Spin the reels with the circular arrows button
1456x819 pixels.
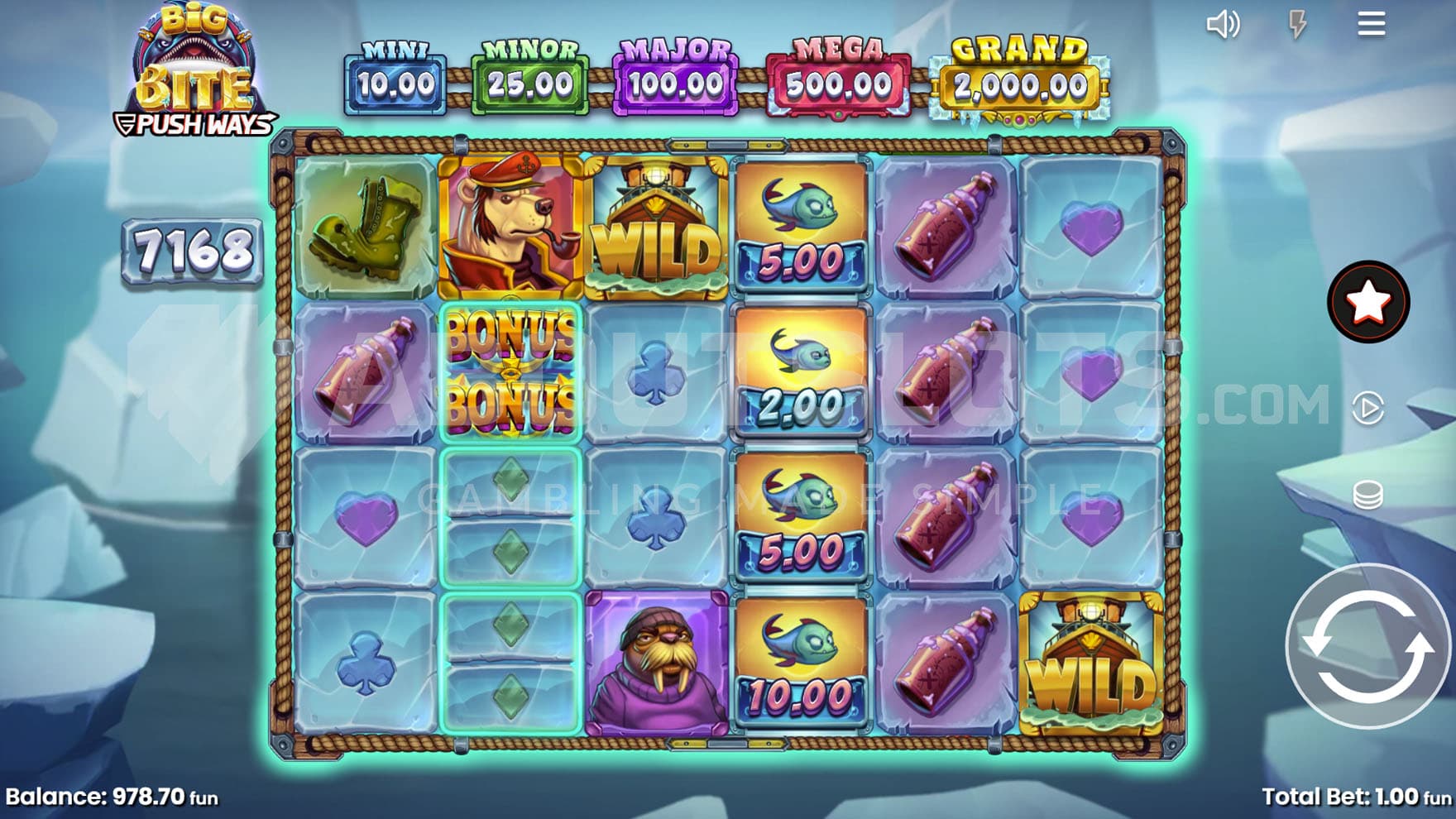1368,646
